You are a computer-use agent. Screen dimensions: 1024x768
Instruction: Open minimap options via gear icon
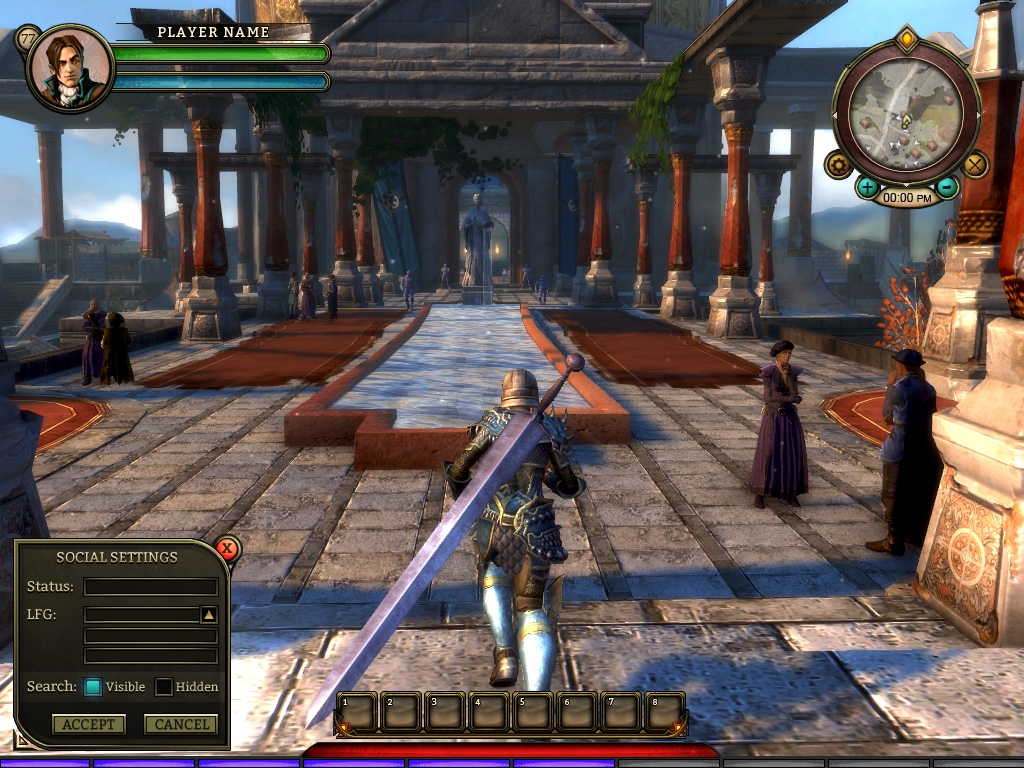pos(838,164)
